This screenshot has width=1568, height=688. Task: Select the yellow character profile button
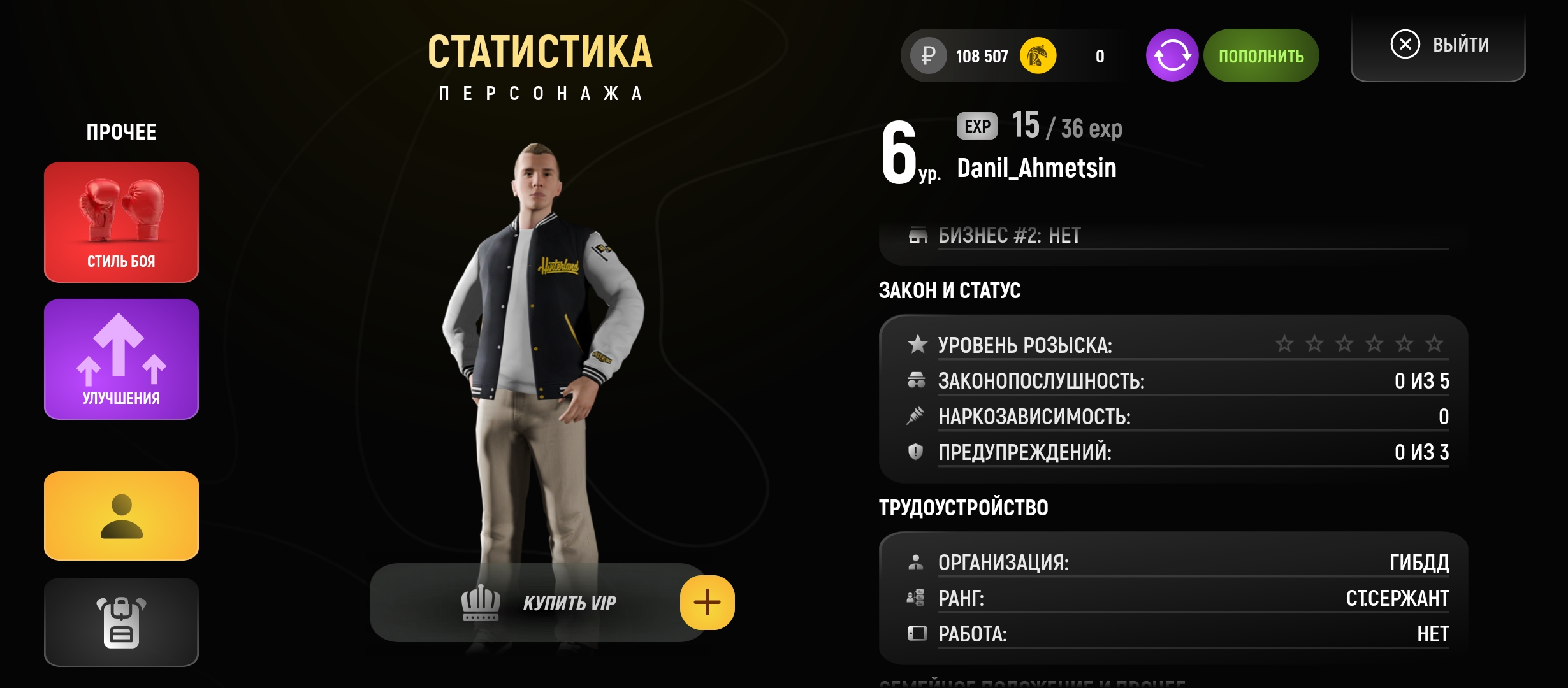(x=121, y=516)
